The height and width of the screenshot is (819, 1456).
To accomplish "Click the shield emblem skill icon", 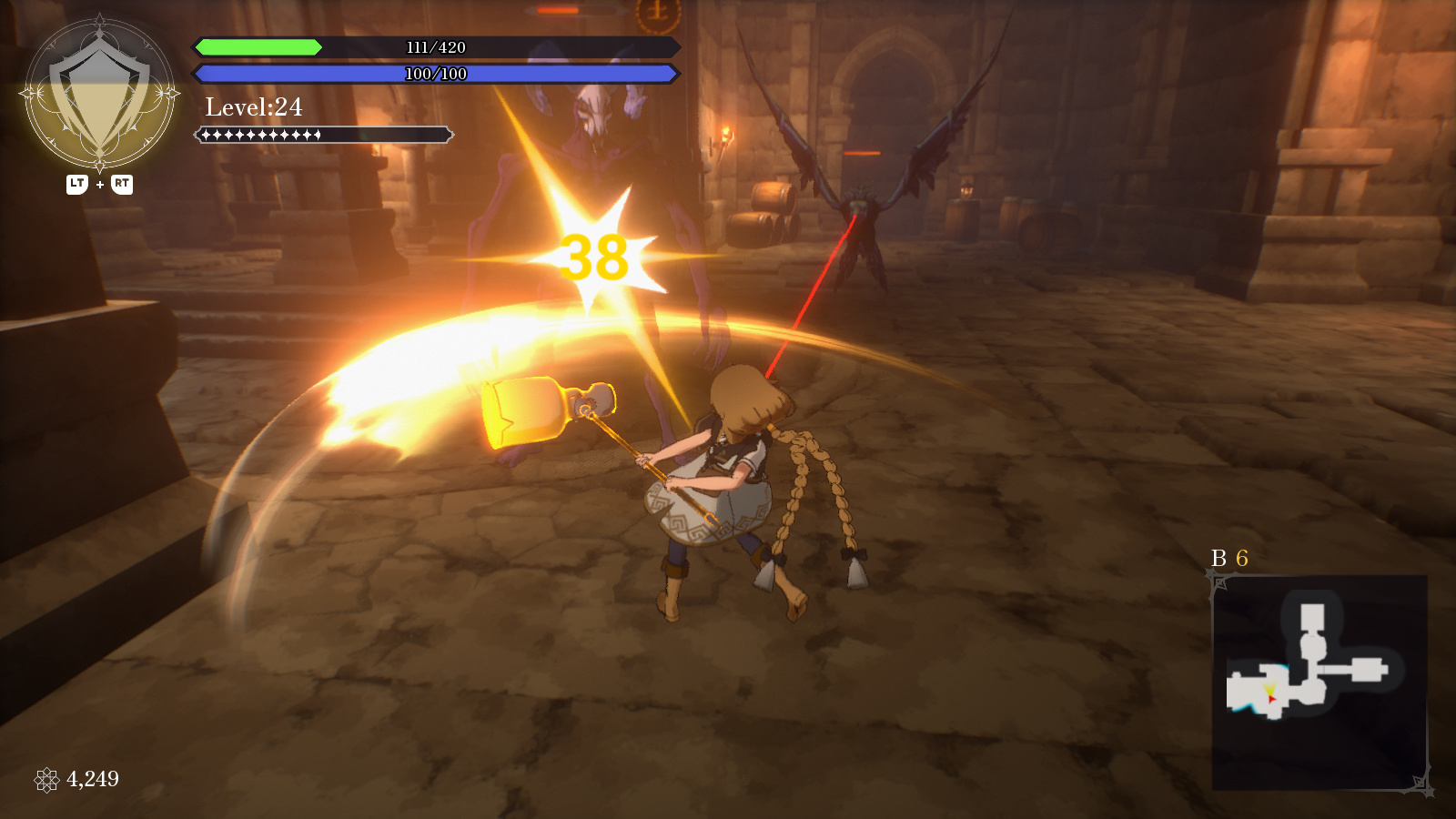I will tap(99, 95).
